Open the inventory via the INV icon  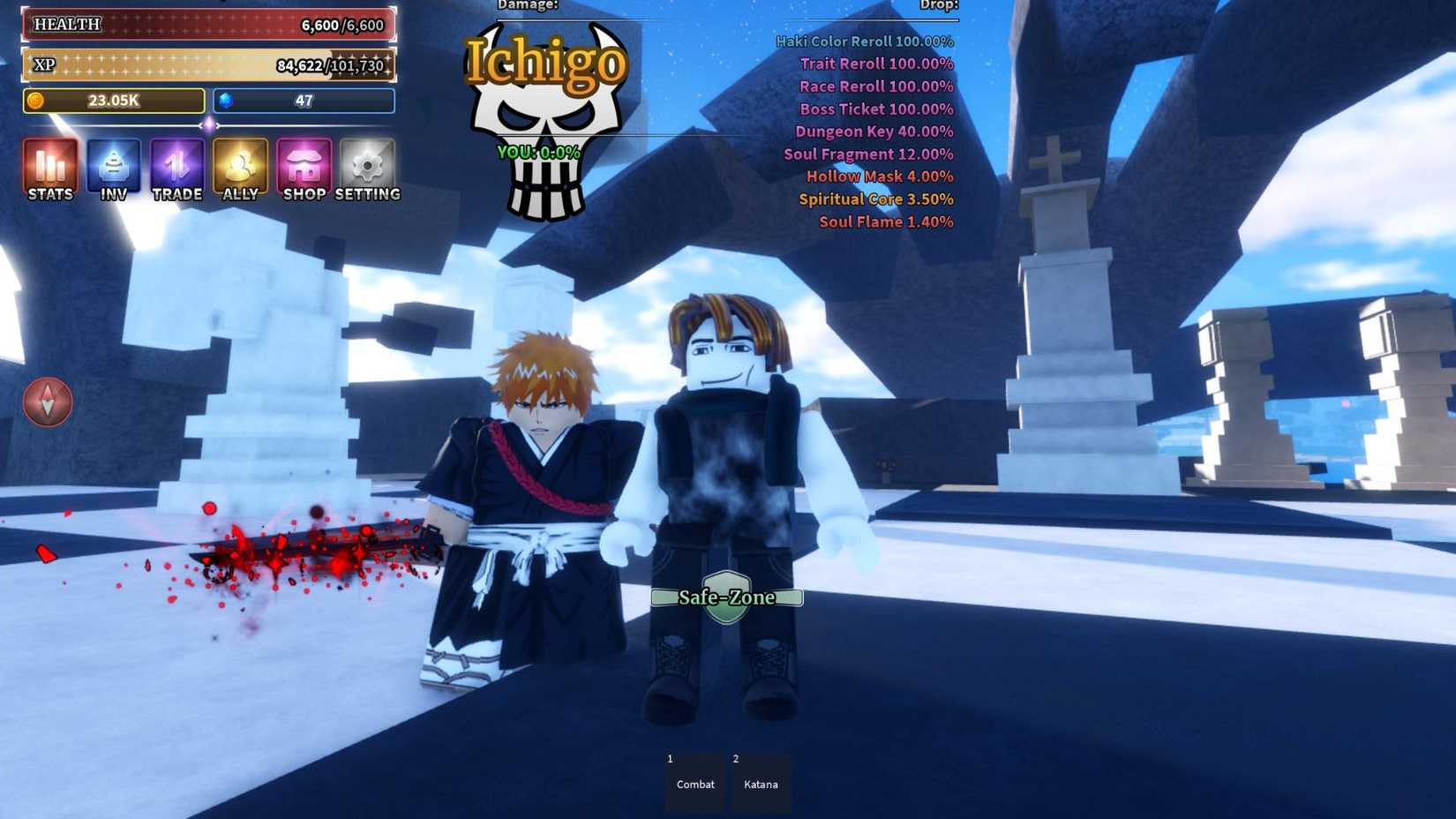(x=113, y=168)
